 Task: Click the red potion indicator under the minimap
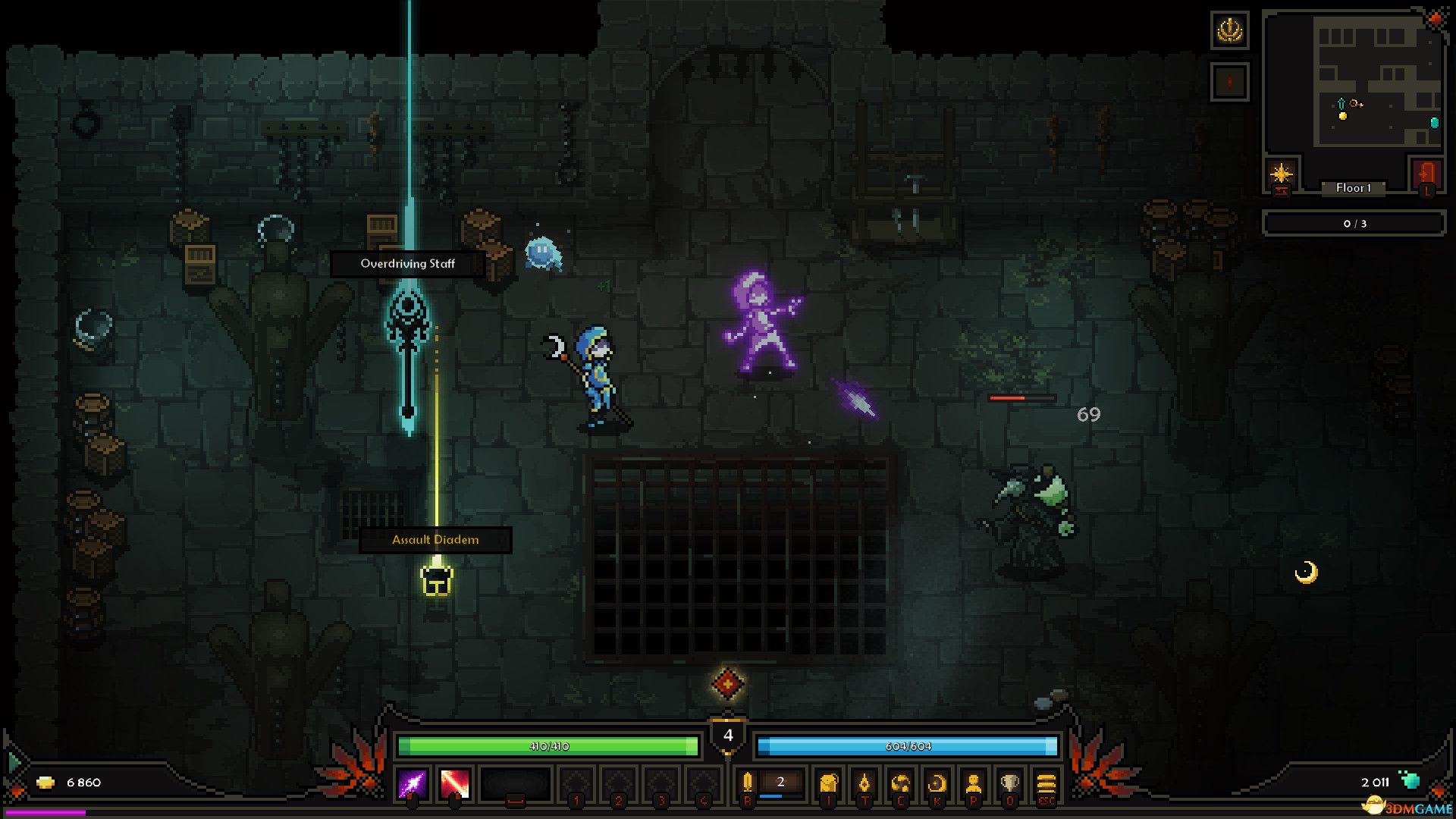(1229, 80)
